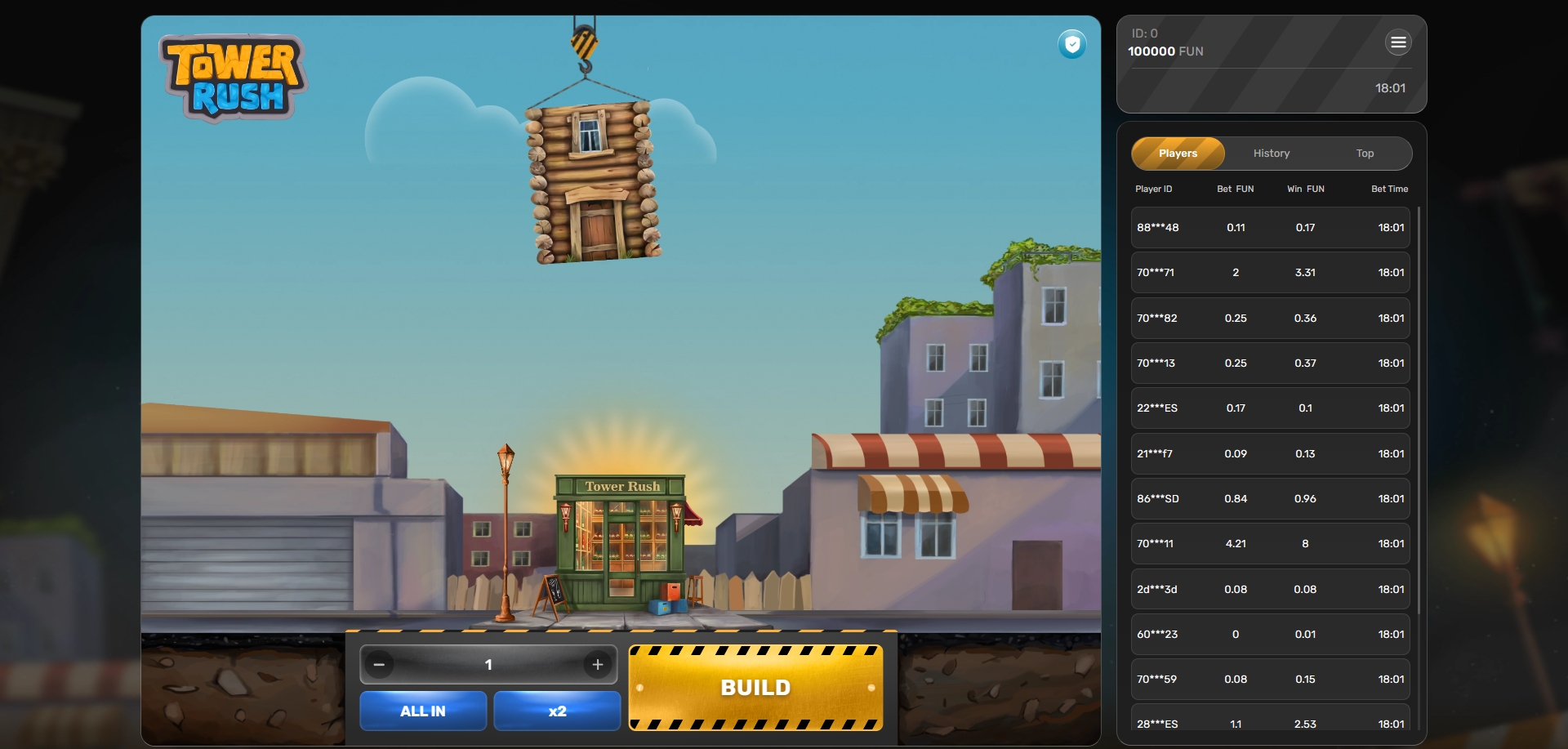
Task: Double the bet with the x2 button
Action: (557, 711)
